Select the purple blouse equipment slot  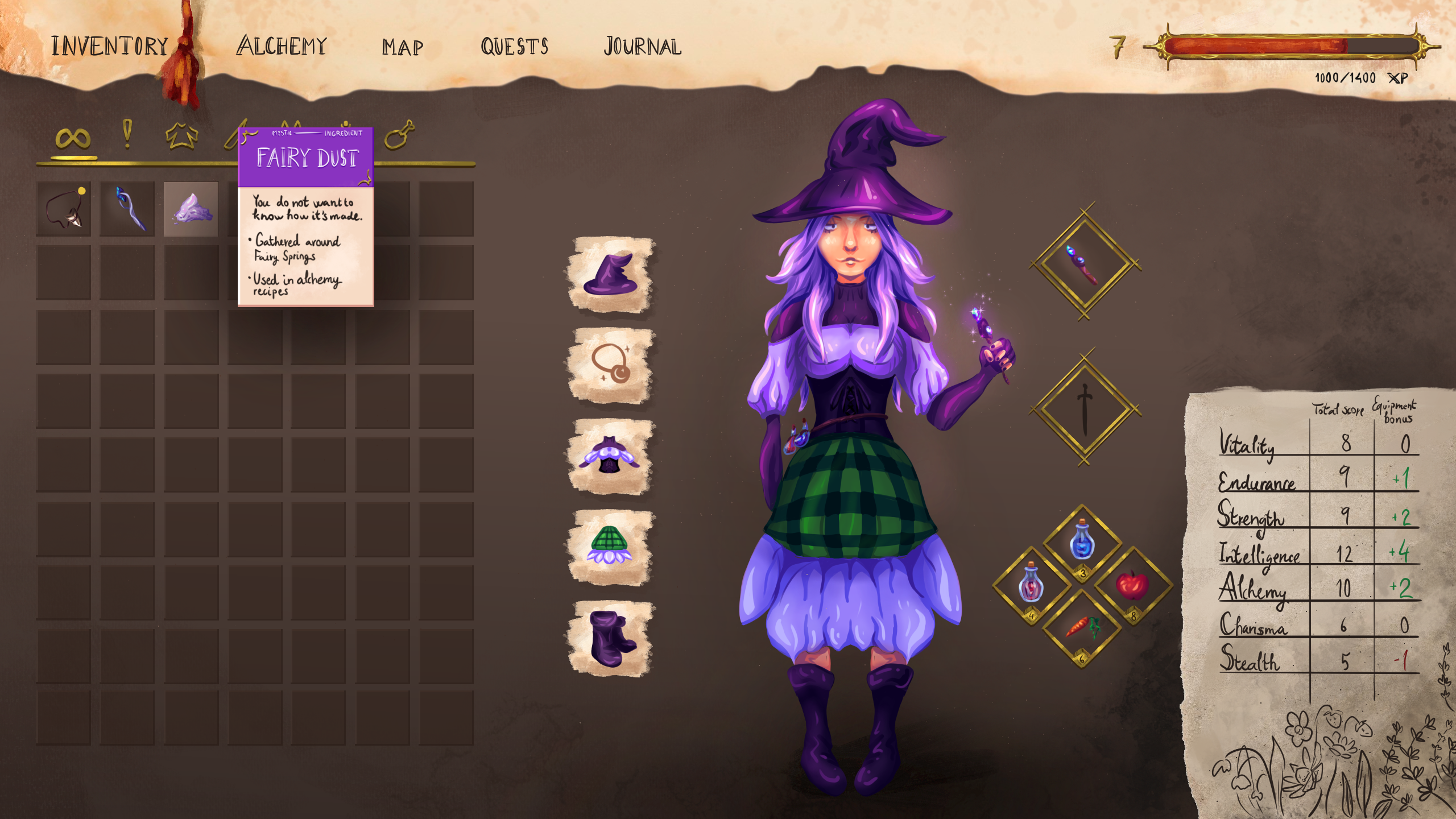pyautogui.click(x=611, y=457)
